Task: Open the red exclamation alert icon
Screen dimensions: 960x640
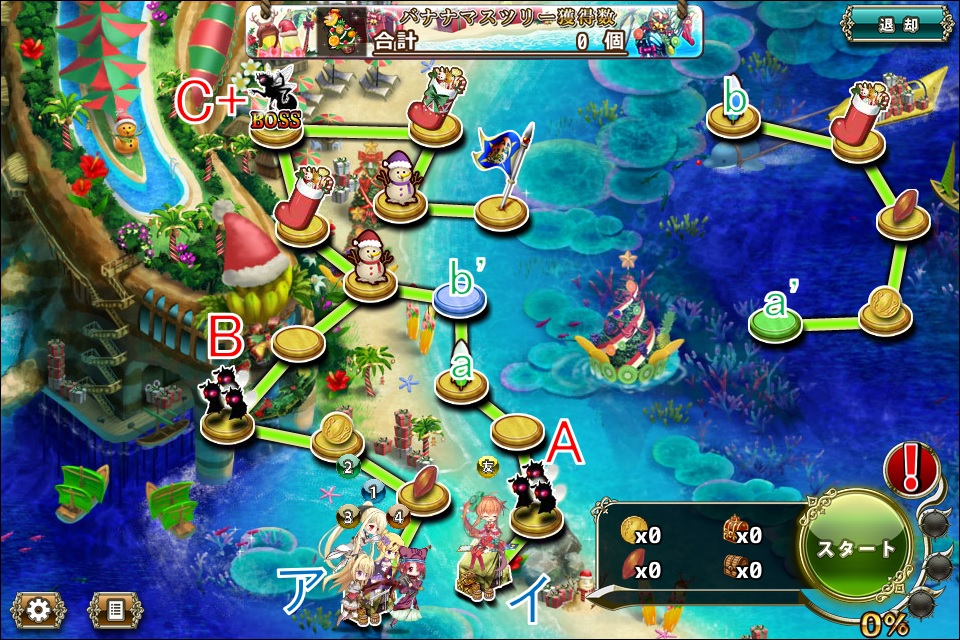Action: click(911, 468)
